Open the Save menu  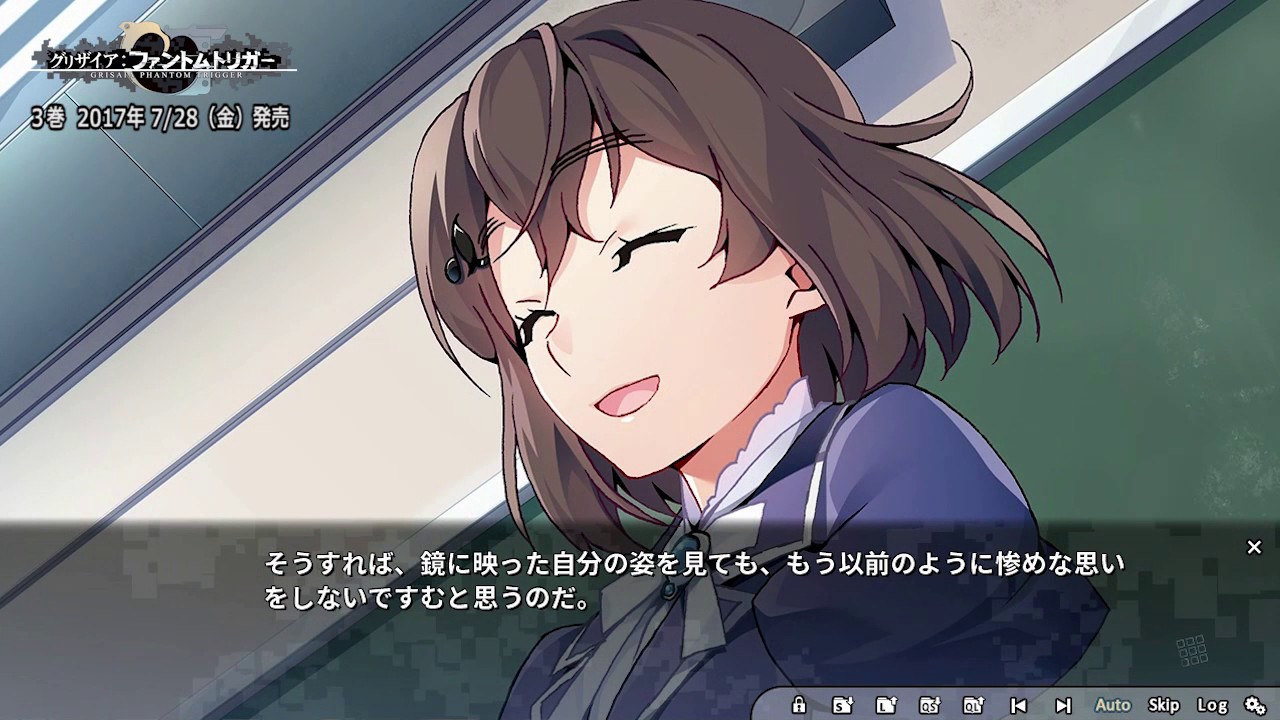pos(843,705)
